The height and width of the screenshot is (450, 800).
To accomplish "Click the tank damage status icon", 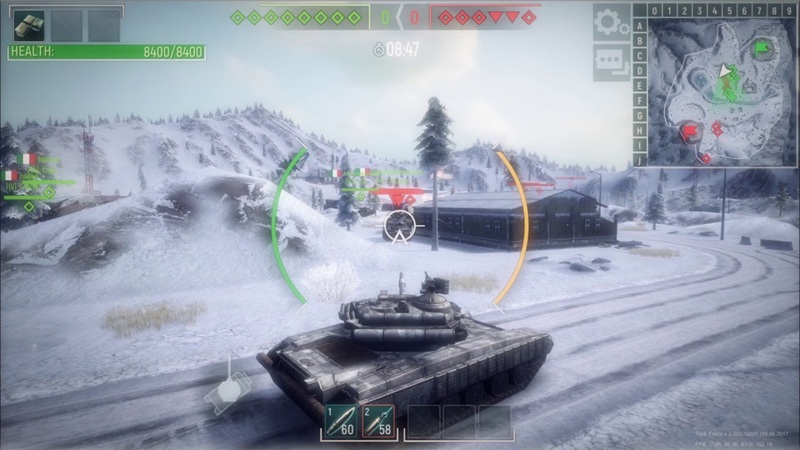I will 227,389.
